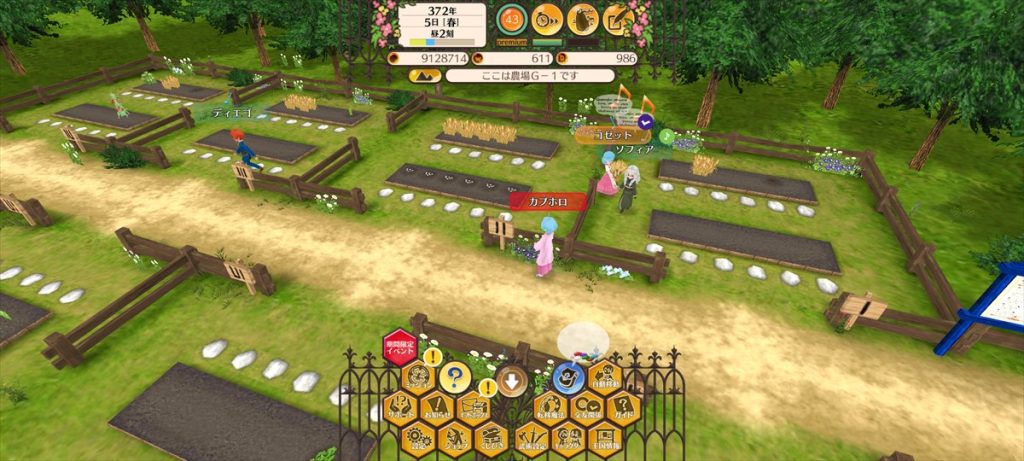Open the Support (サポート) menu
The height and width of the screenshot is (461, 1024).
click(399, 408)
